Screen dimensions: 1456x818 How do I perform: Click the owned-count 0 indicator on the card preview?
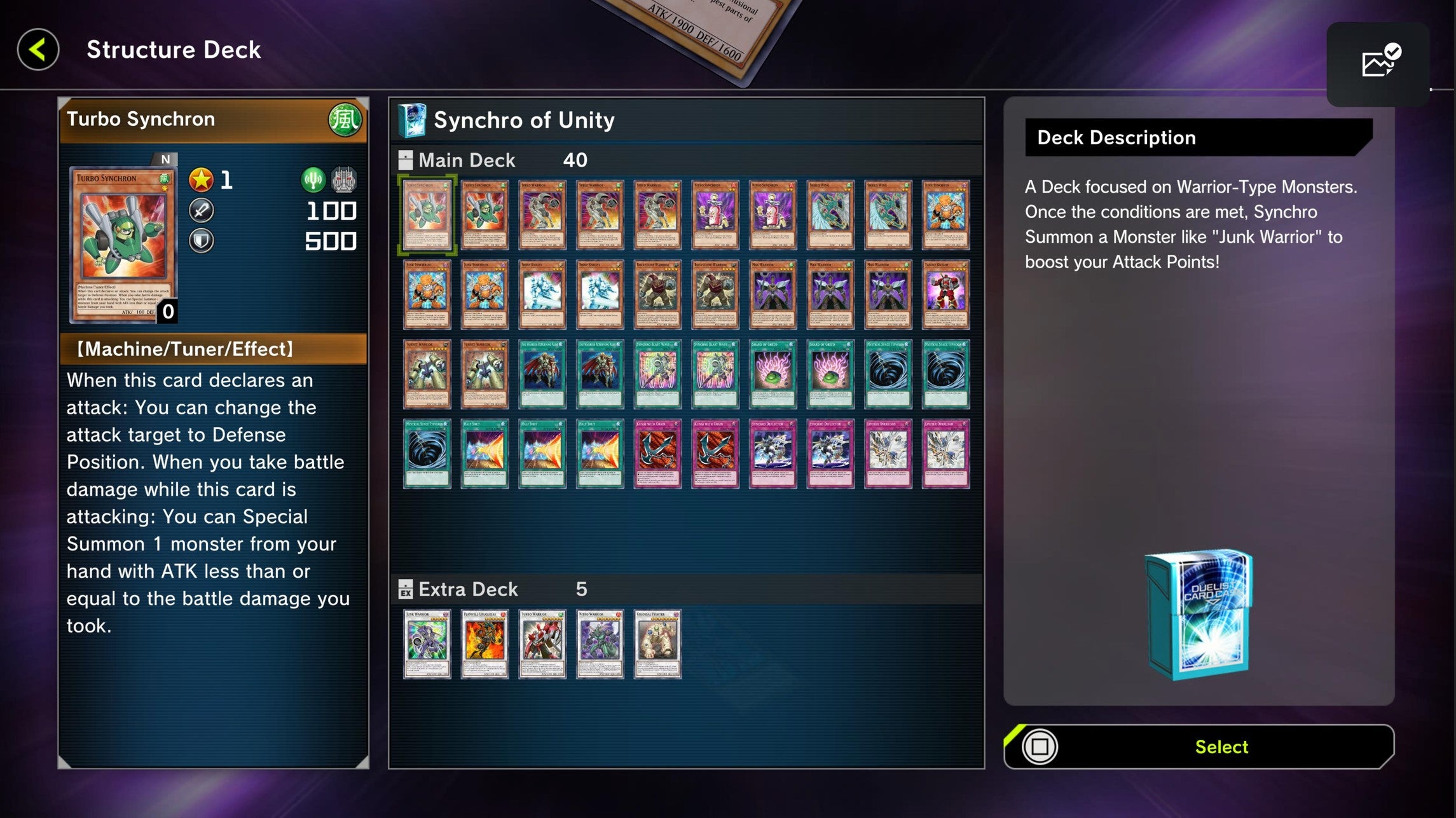167,312
